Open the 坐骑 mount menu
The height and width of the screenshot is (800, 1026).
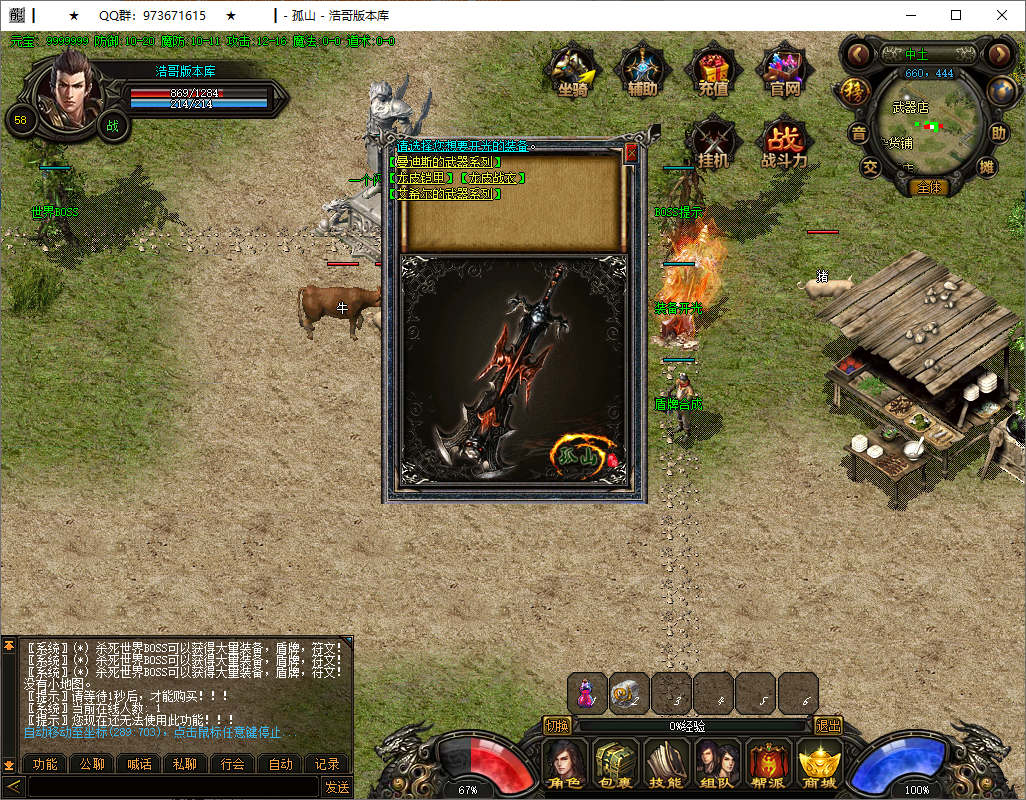coord(572,70)
